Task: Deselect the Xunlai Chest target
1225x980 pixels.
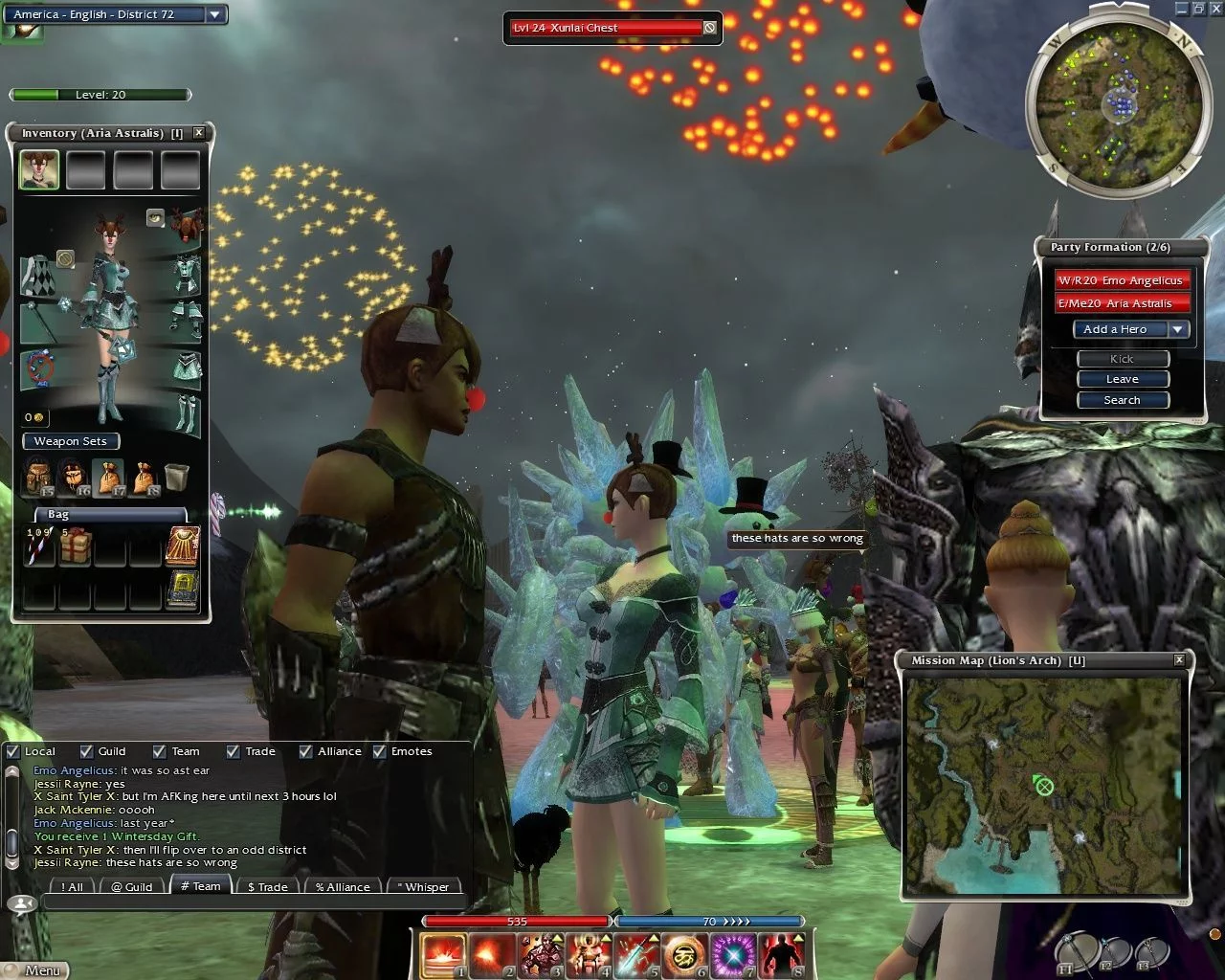Action: 709,28
